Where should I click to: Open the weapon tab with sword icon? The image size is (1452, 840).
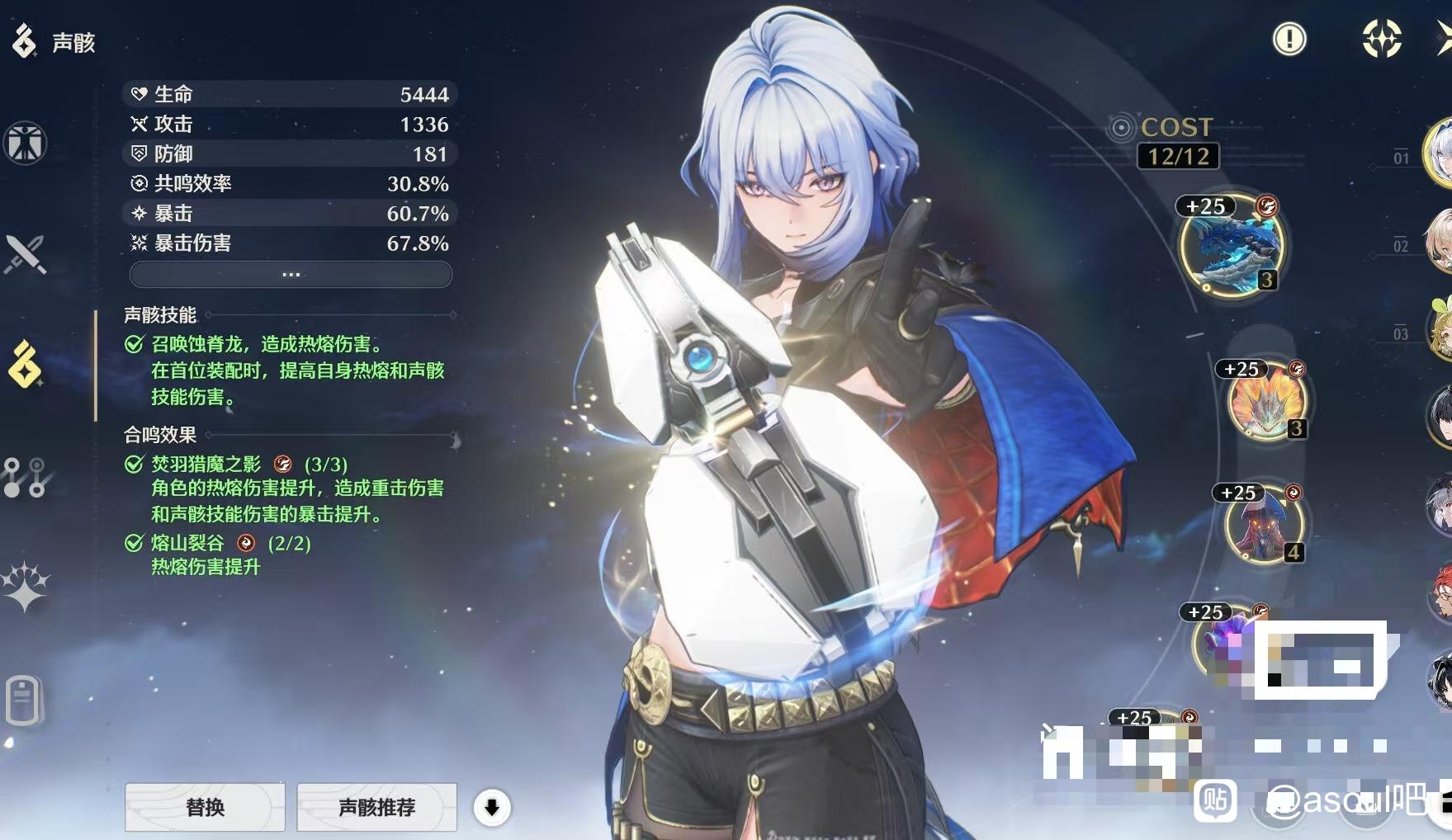pos(26,254)
